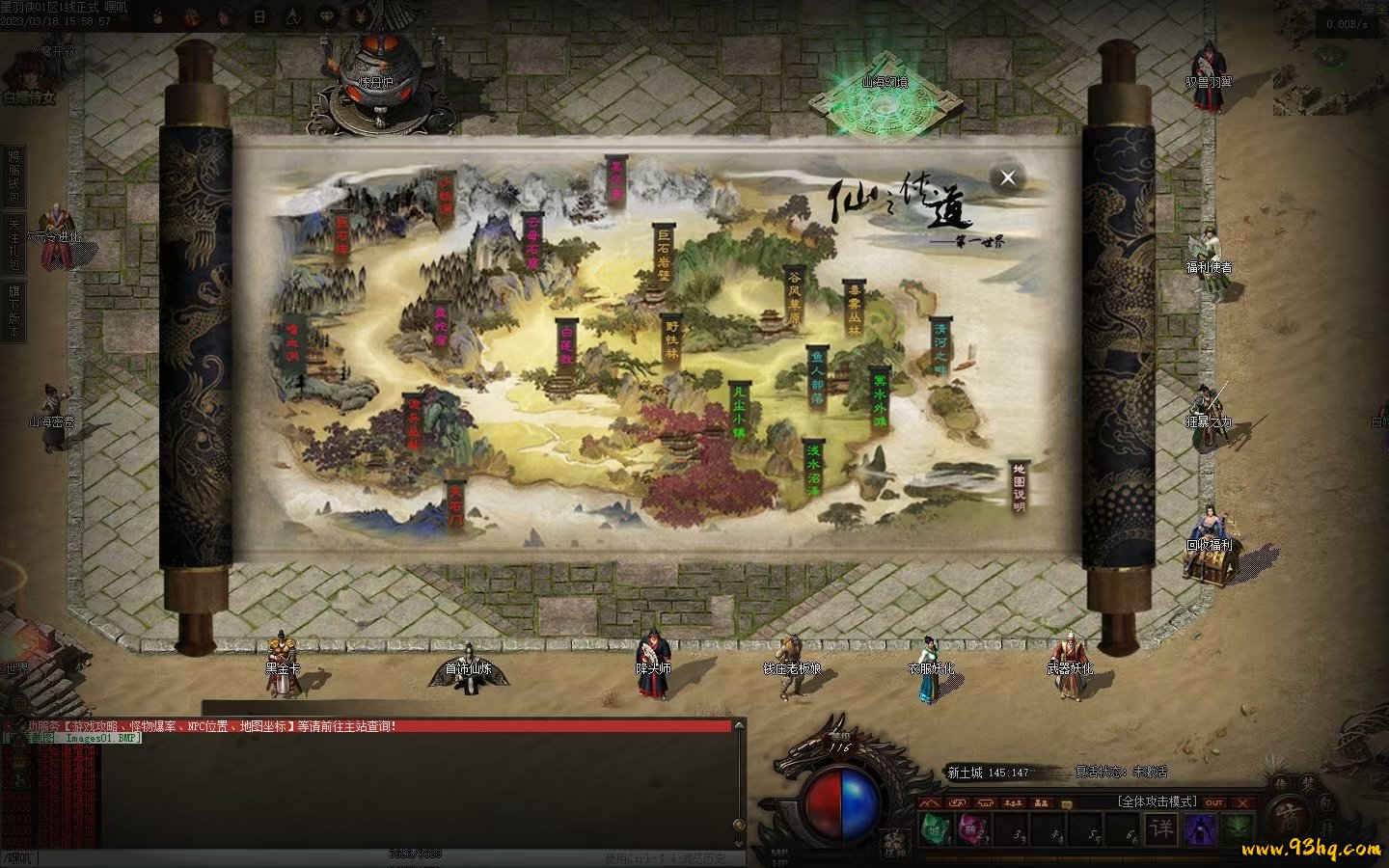Select the 白莲教 map location
The height and width of the screenshot is (868, 1389).
pyautogui.click(x=567, y=344)
